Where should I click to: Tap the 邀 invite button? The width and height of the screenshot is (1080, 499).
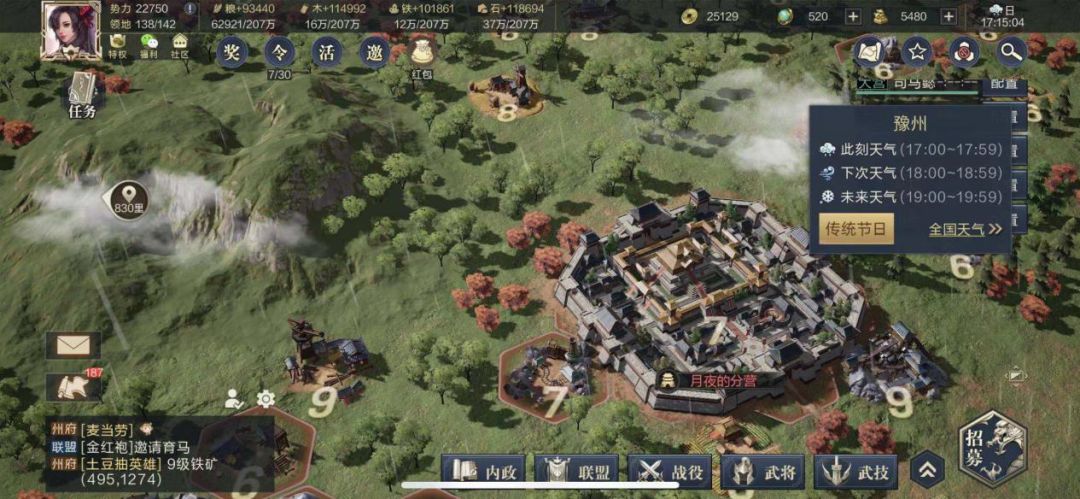374,51
